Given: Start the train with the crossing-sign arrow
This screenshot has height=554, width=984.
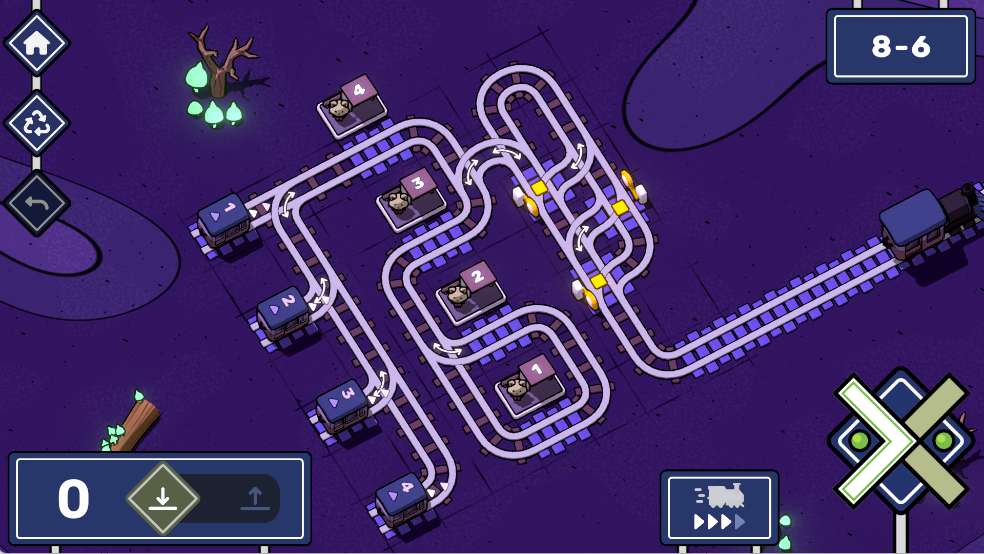Looking at the screenshot, I should click(x=900, y=440).
